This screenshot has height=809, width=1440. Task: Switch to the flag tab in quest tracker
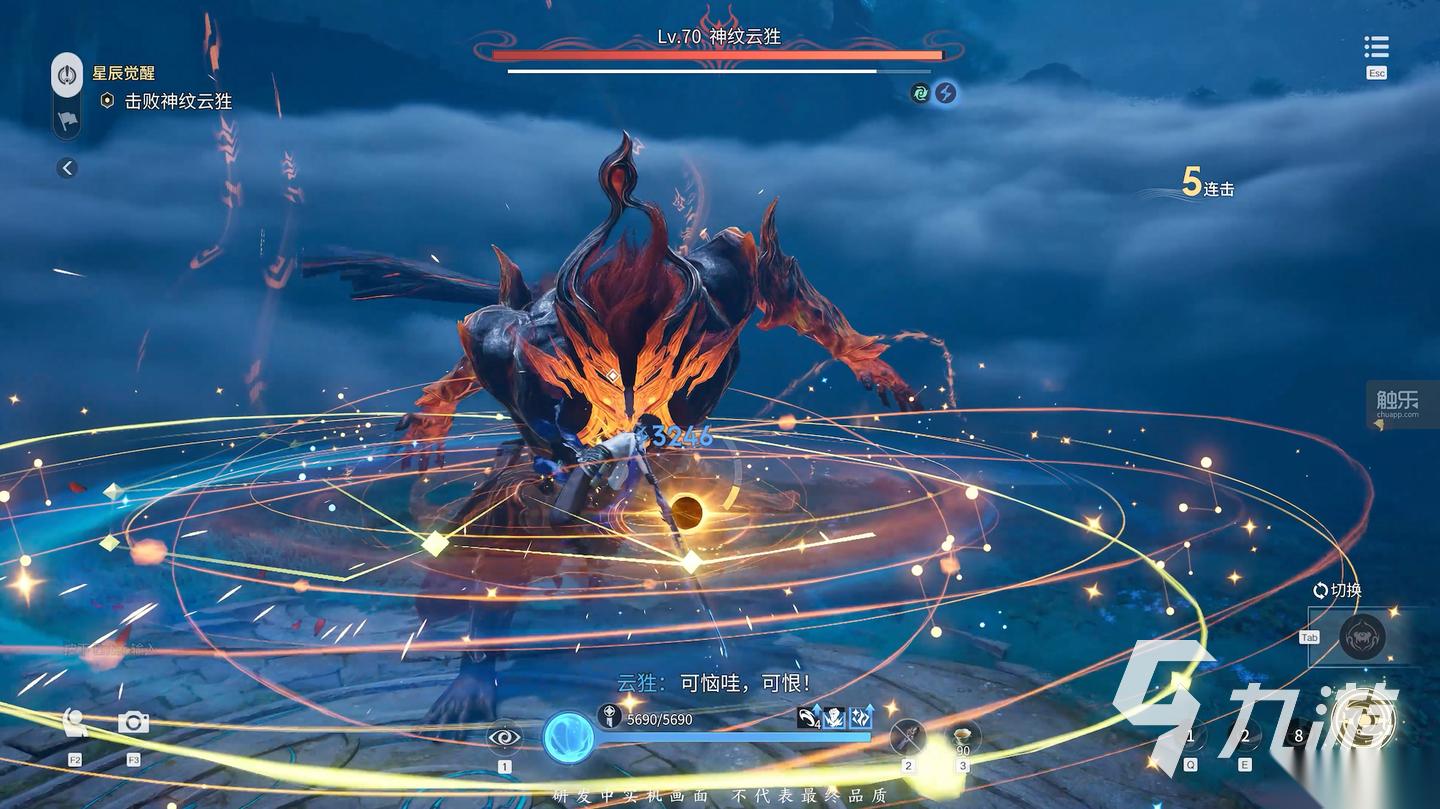[67, 120]
